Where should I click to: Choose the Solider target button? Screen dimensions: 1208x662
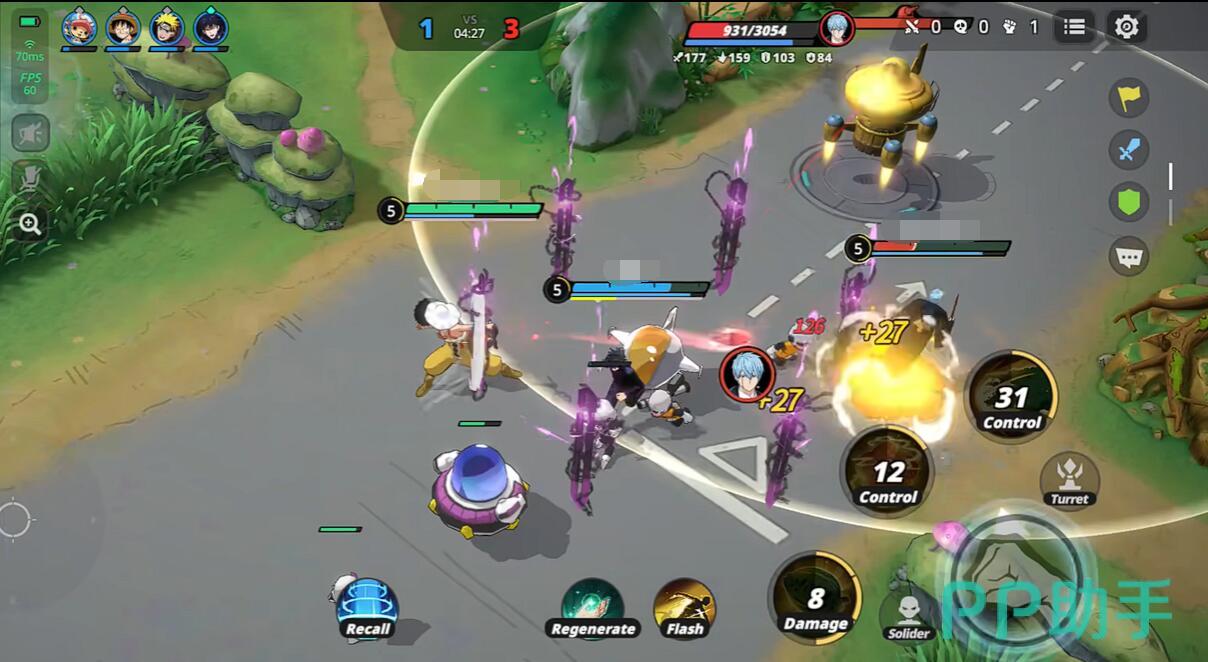point(909,614)
